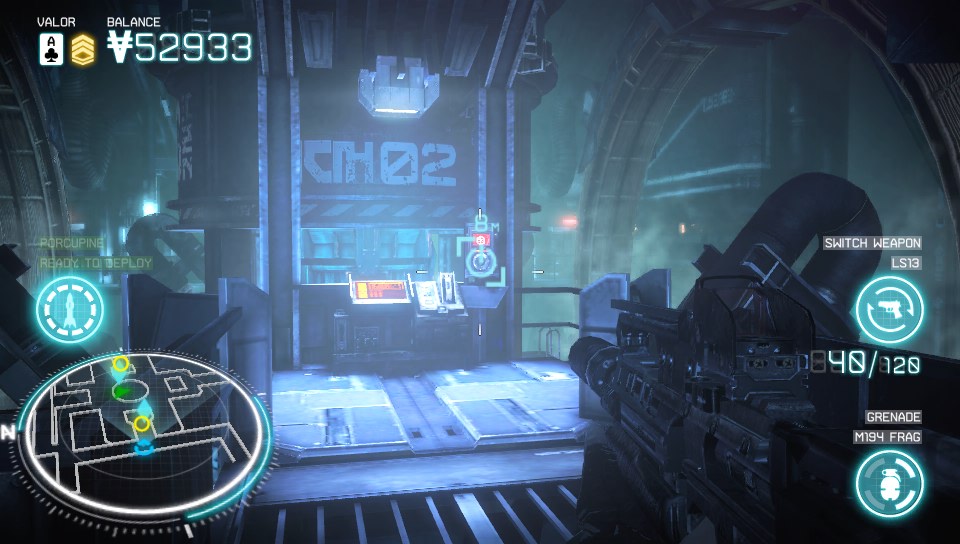Deploy the Porcupine missile ability
Screen dimensions: 960x544
(71, 310)
